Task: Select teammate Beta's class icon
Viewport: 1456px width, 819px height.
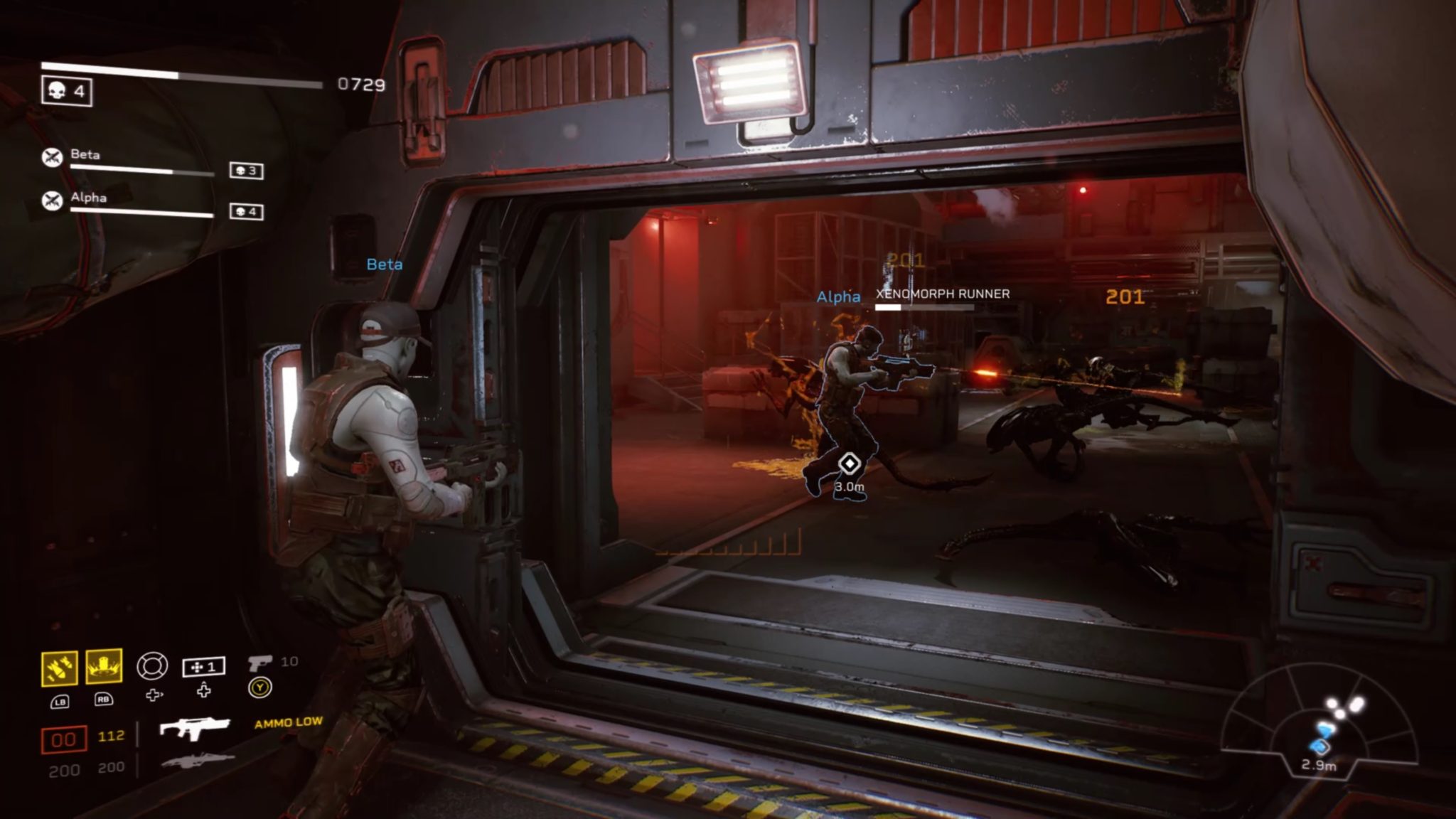Action: 52,158
